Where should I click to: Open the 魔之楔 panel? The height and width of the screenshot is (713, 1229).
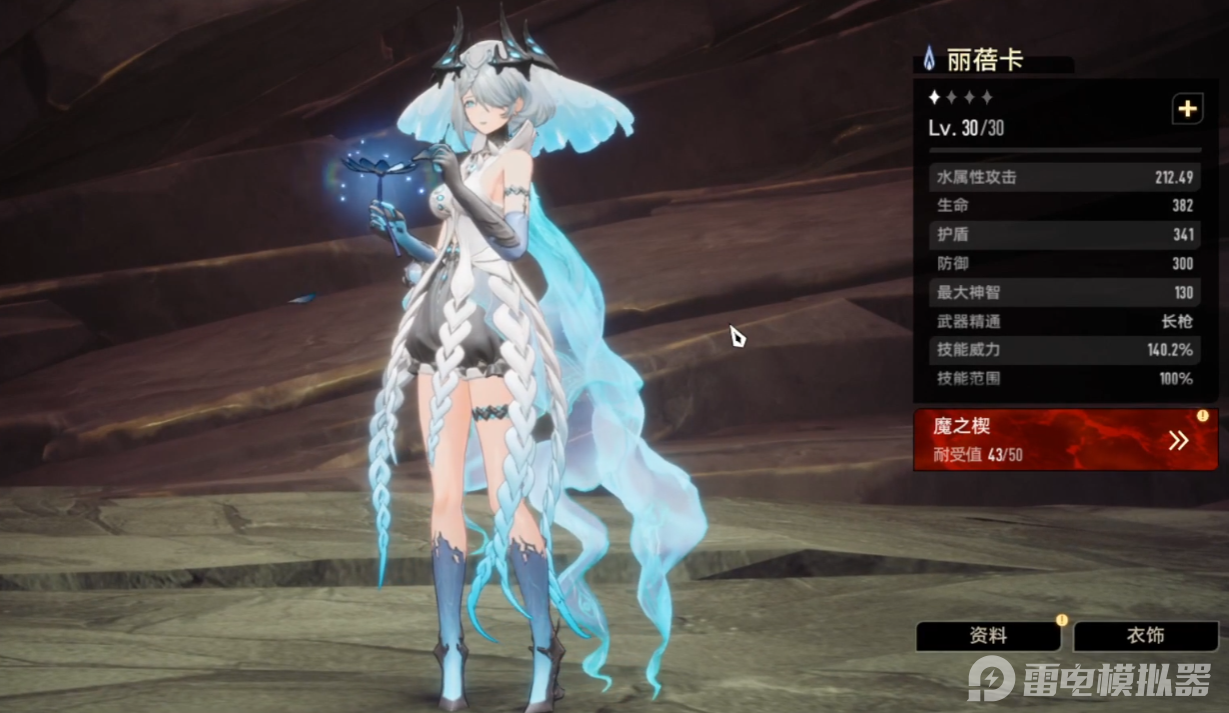(1065, 440)
